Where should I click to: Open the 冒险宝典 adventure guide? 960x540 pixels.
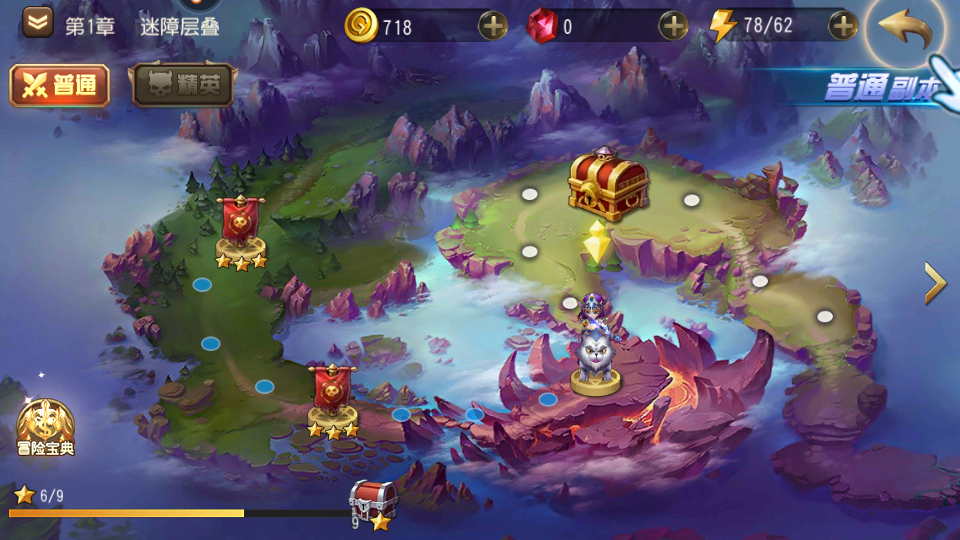(x=45, y=425)
